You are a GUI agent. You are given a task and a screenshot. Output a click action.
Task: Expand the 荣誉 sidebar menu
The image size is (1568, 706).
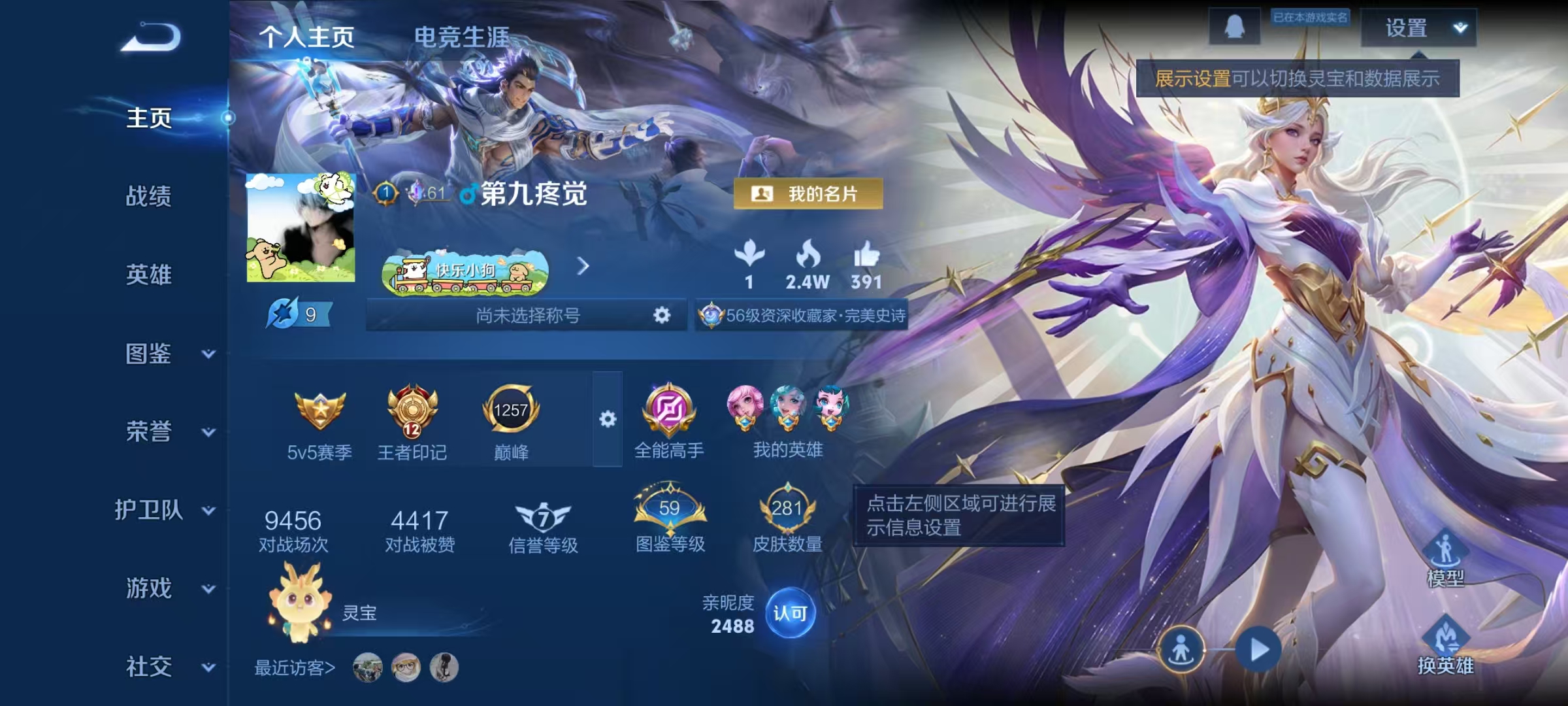coord(149,431)
